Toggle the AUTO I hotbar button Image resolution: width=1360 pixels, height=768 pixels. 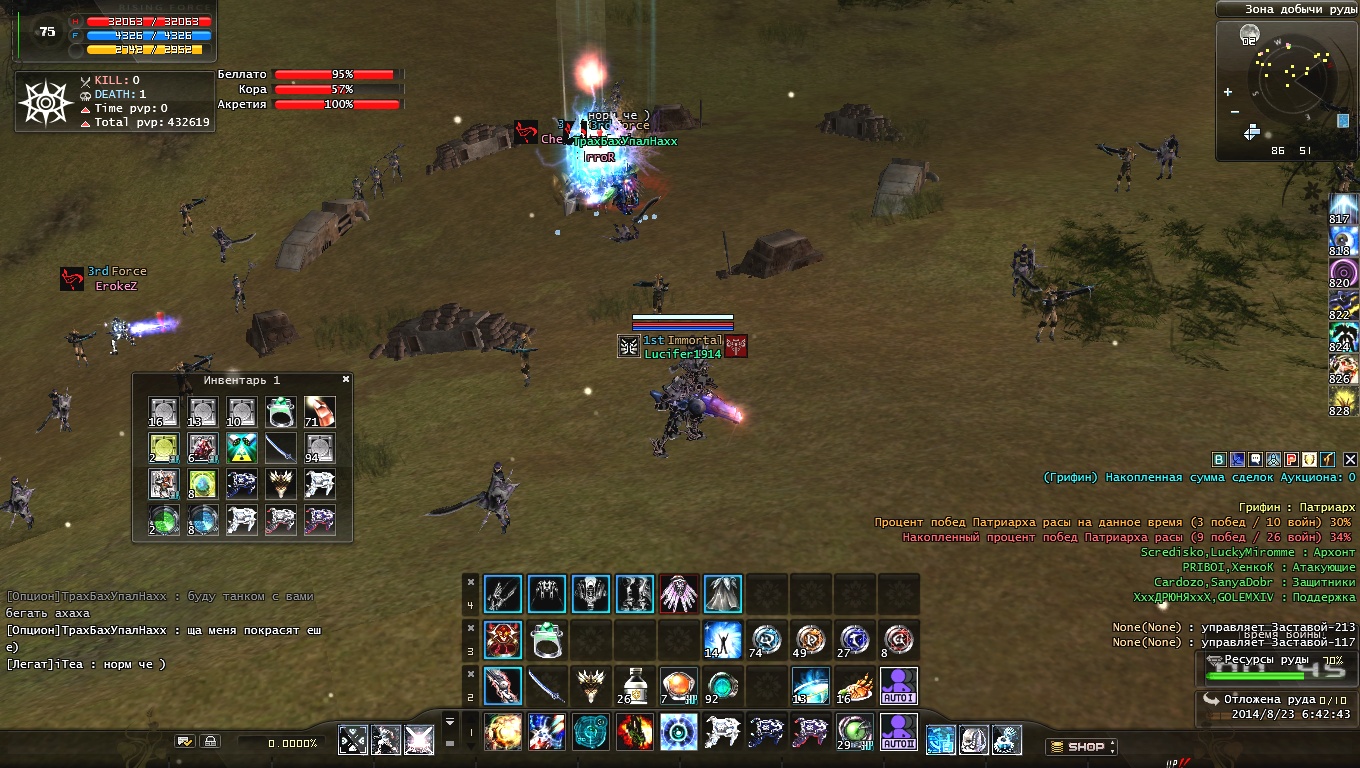pyautogui.click(x=899, y=686)
